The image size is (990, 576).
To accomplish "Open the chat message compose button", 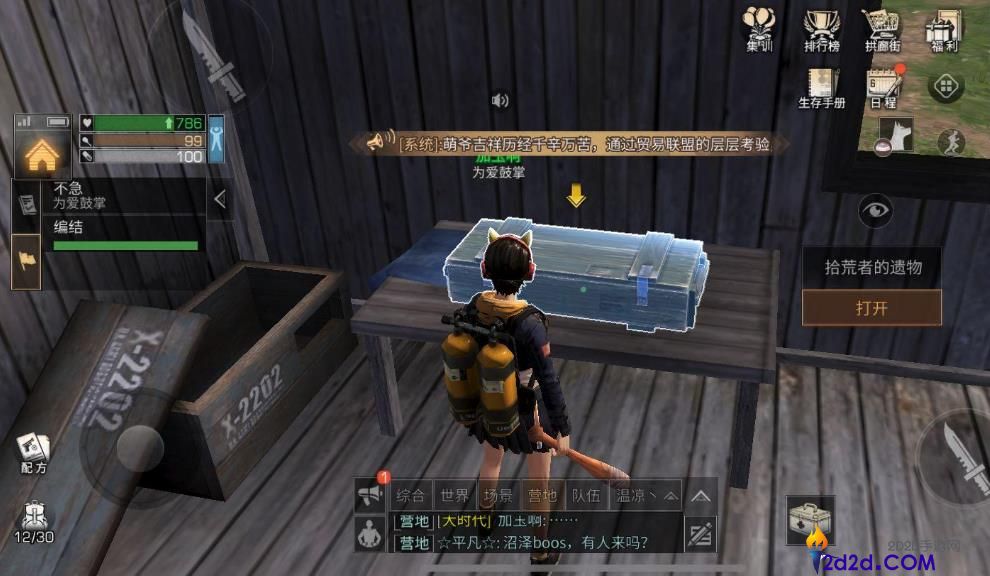I will point(700,535).
